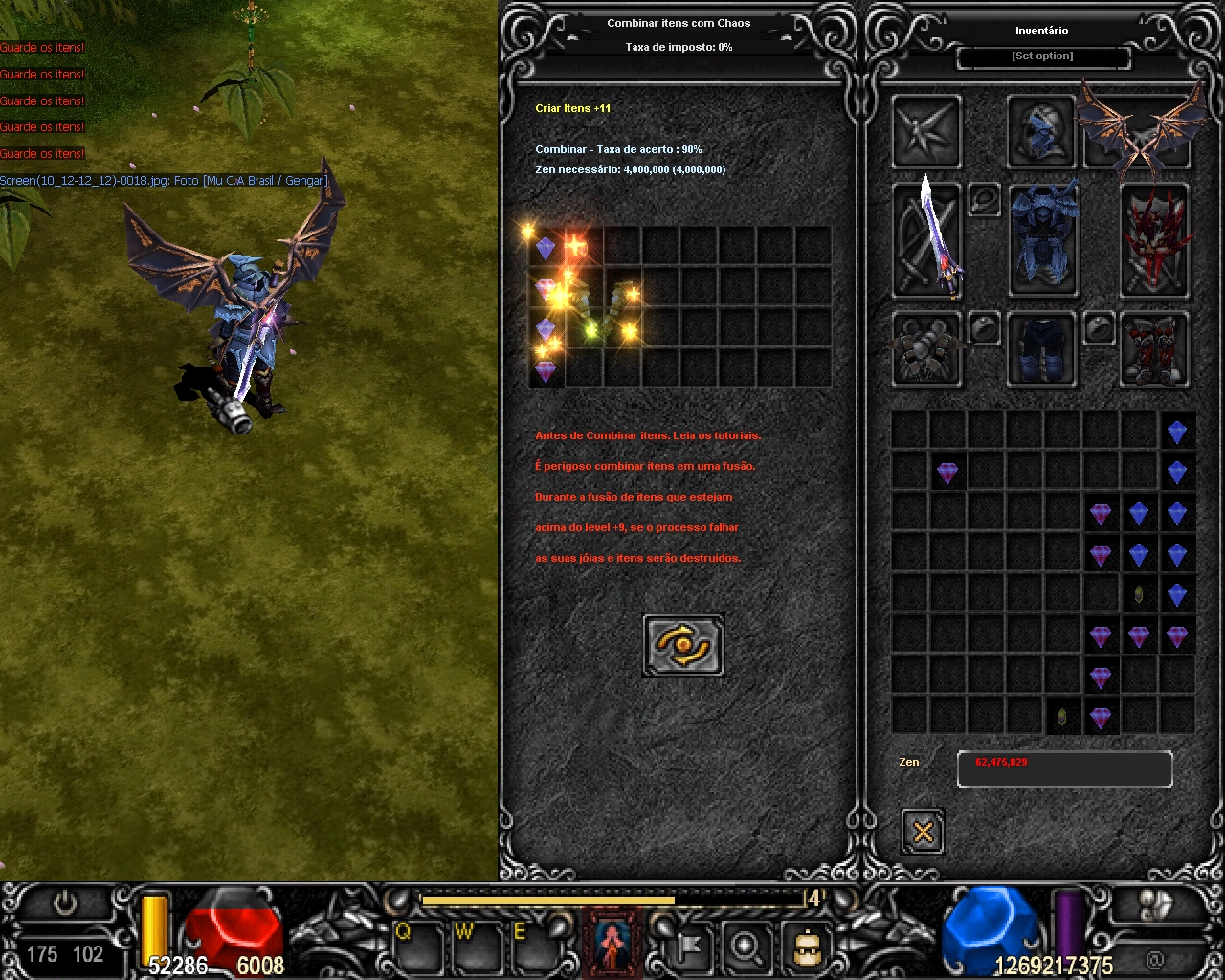The image size is (1225, 980).
Task: Close the inventory with the X button
Action: click(x=923, y=831)
